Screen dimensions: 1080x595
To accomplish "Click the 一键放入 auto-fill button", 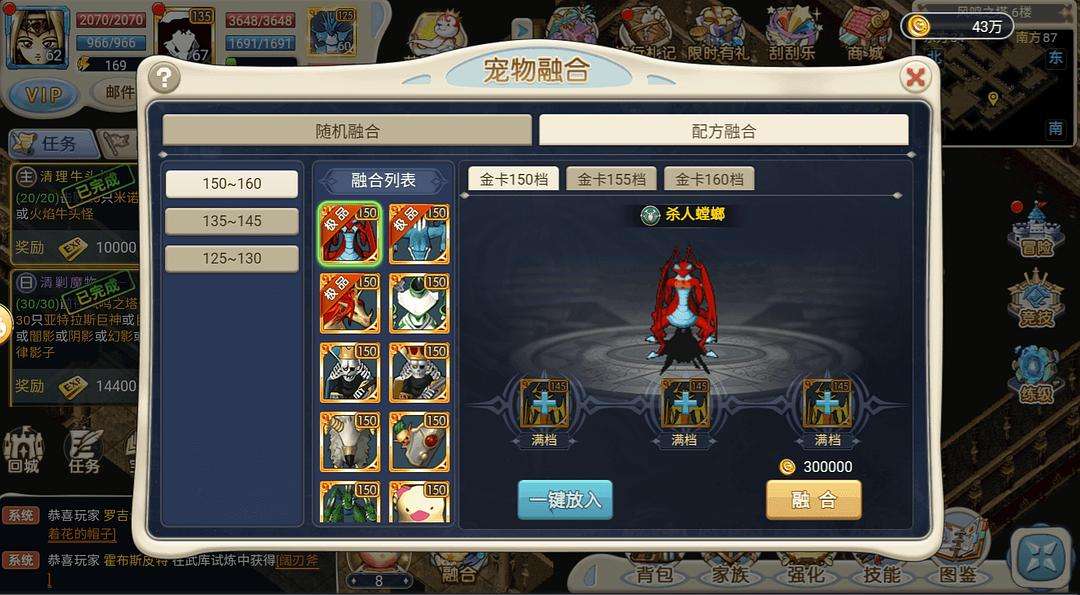I will click(x=564, y=500).
